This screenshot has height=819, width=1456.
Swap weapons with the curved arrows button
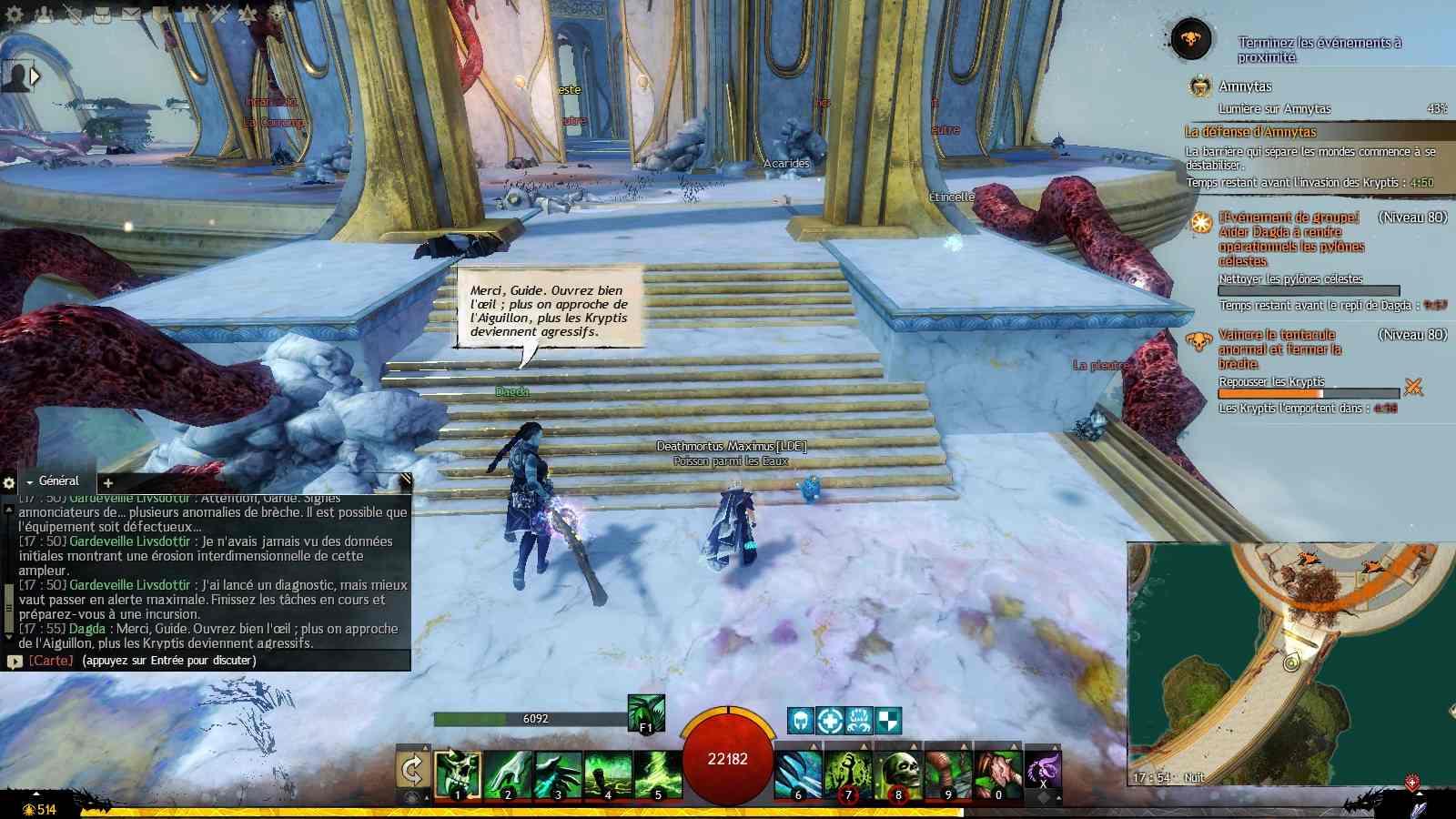pyautogui.click(x=412, y=772)
